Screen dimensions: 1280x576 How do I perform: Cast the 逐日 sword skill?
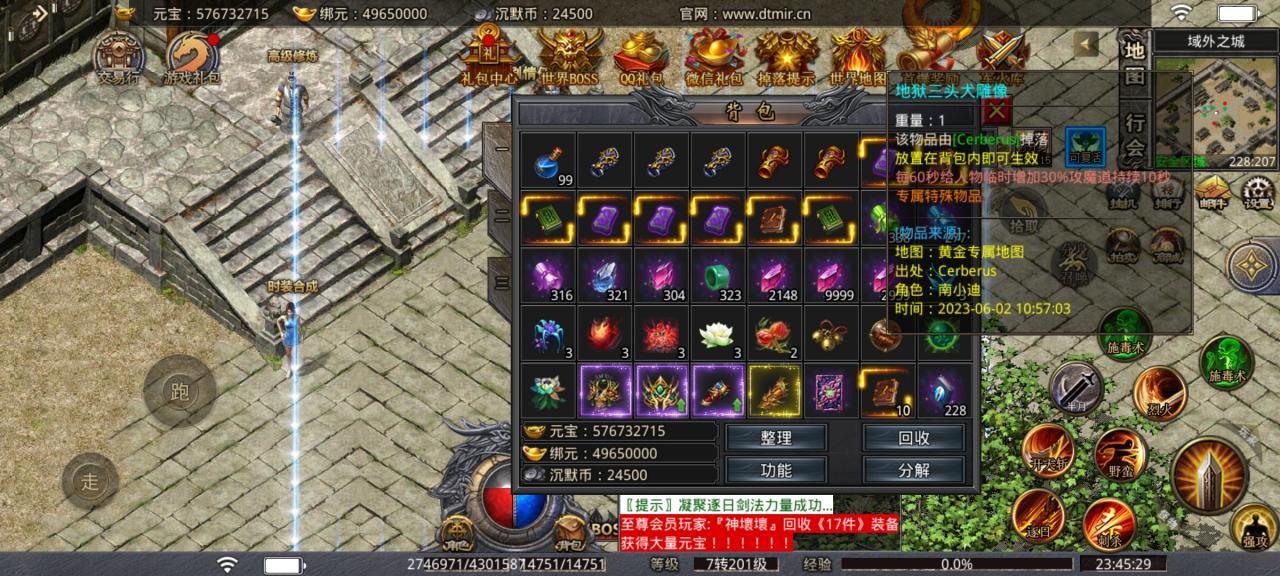1036,515
